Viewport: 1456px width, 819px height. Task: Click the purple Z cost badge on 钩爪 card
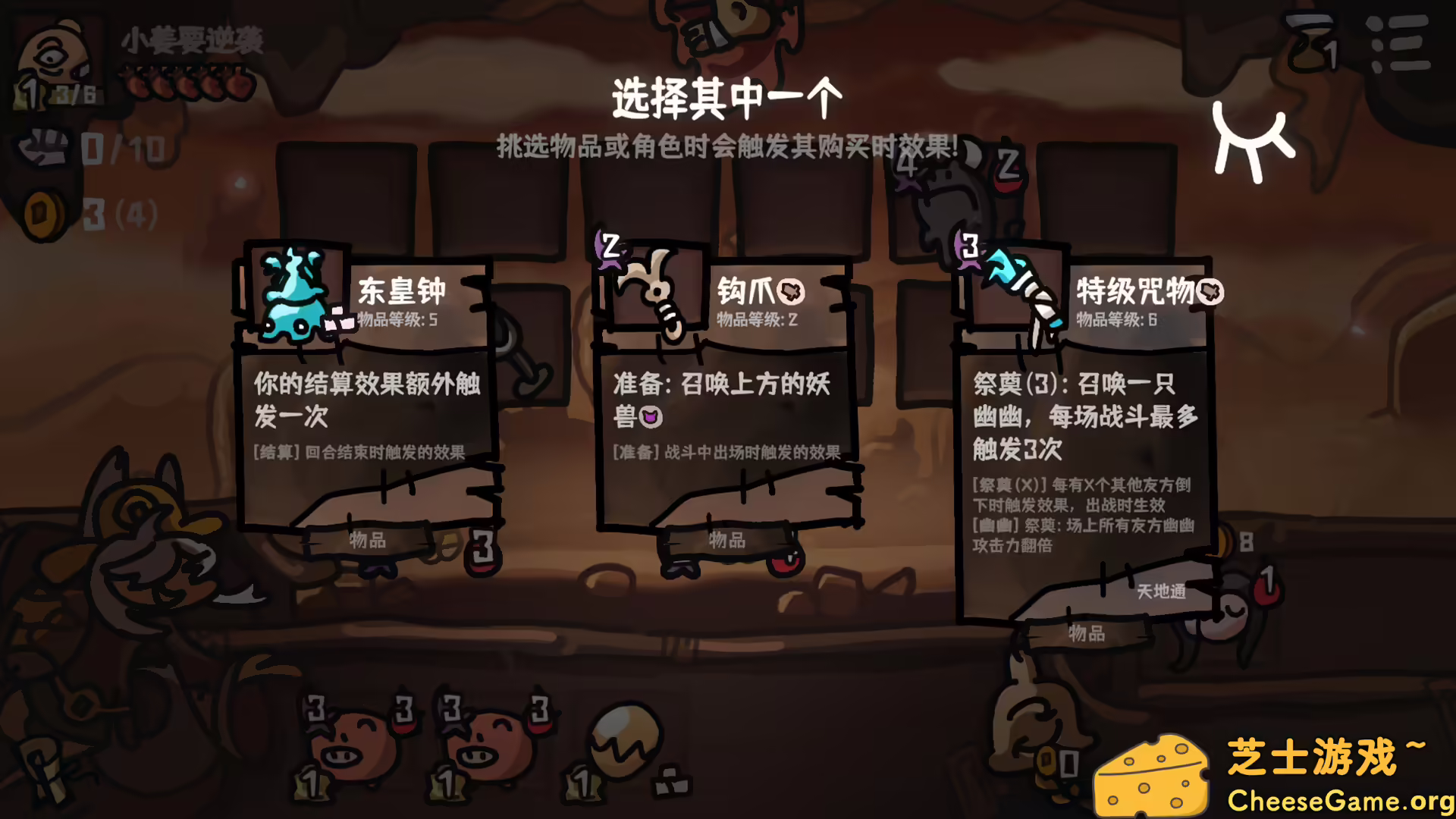point(609,245)
